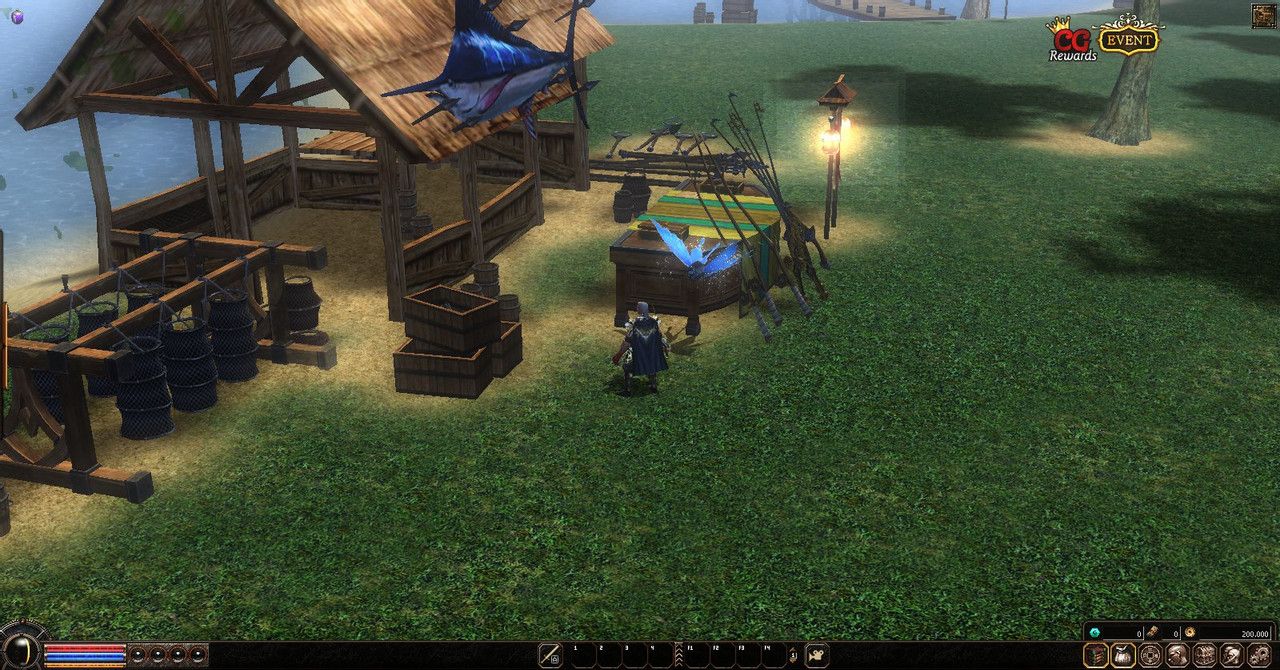The height and width of the screenshot is (670, 1280).
Task: Open the CG Rewards panel
Action: pos(1070,42)
